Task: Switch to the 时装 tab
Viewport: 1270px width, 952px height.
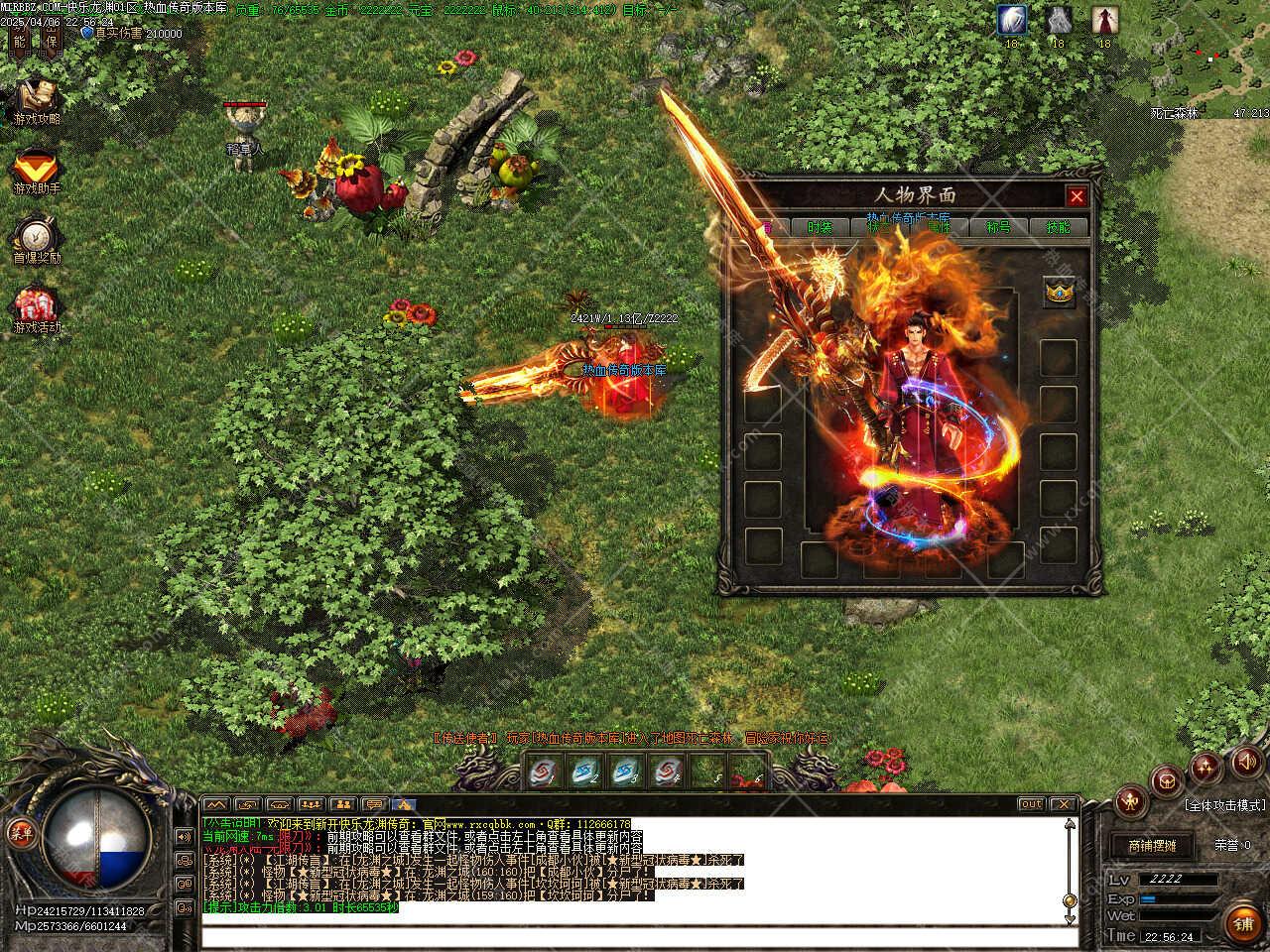Action: (820, 227)
